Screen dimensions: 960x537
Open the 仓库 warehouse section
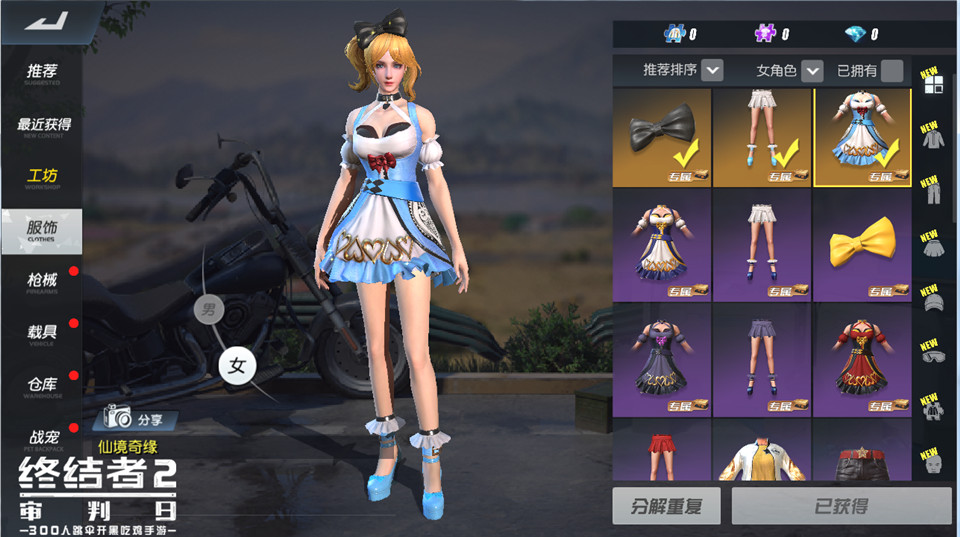42,385
